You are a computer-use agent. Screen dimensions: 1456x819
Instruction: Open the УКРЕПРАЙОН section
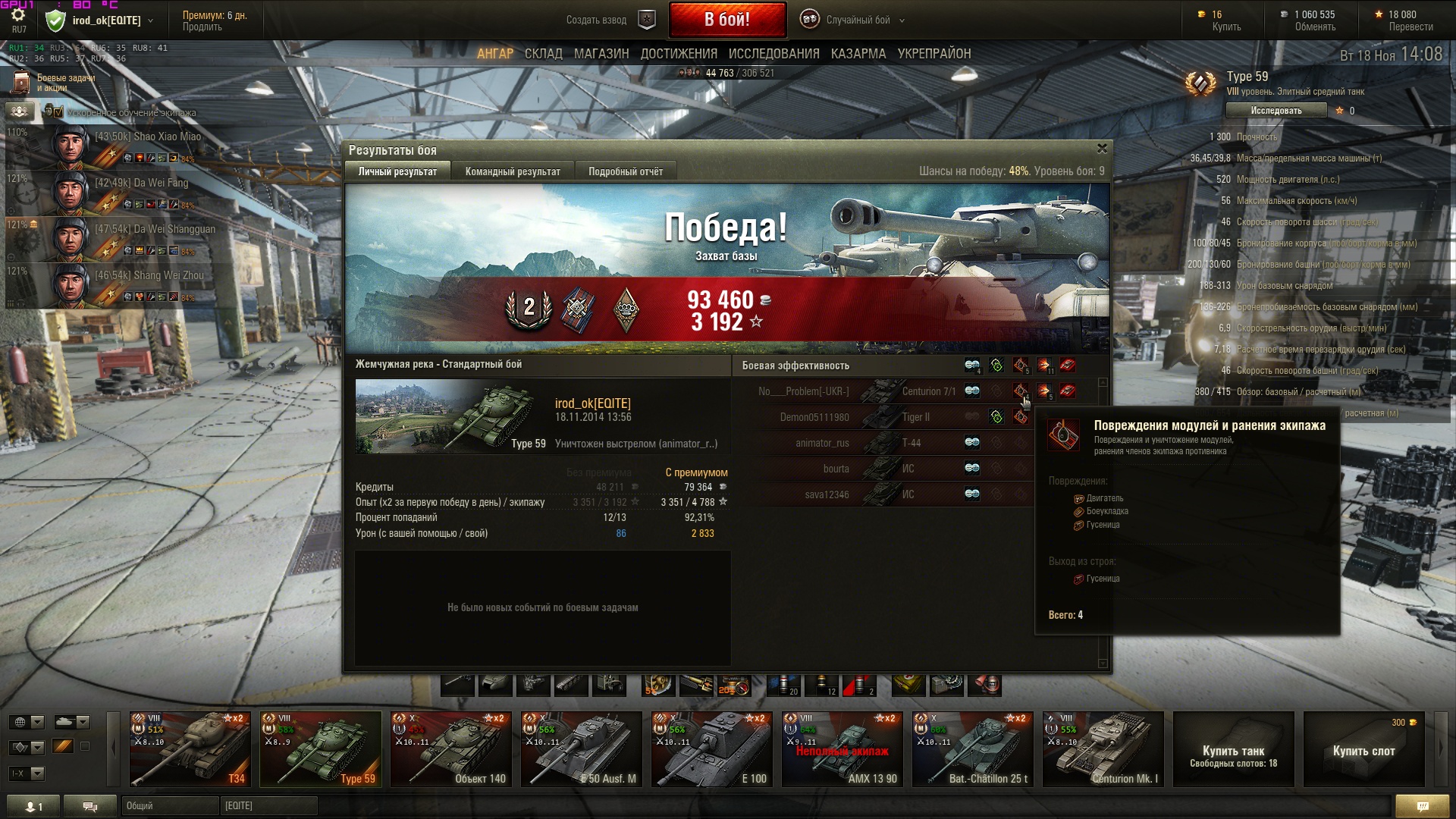(934, 54)
